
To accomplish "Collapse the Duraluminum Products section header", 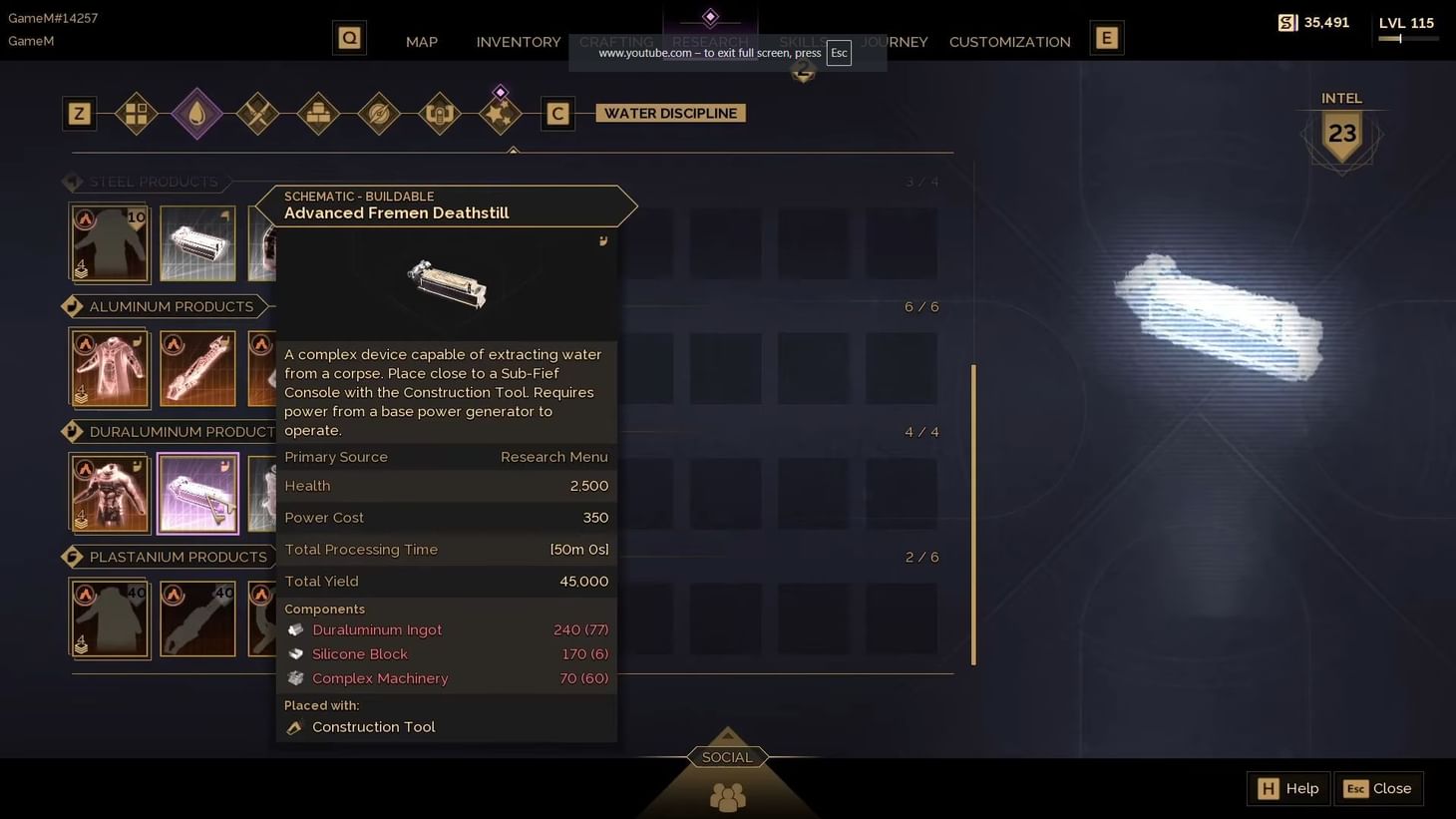I will (175, 431).
